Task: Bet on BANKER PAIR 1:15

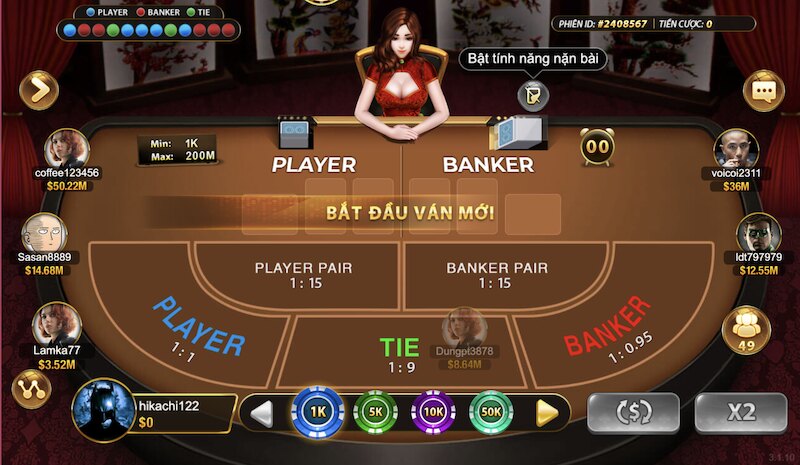Action: 497,275
